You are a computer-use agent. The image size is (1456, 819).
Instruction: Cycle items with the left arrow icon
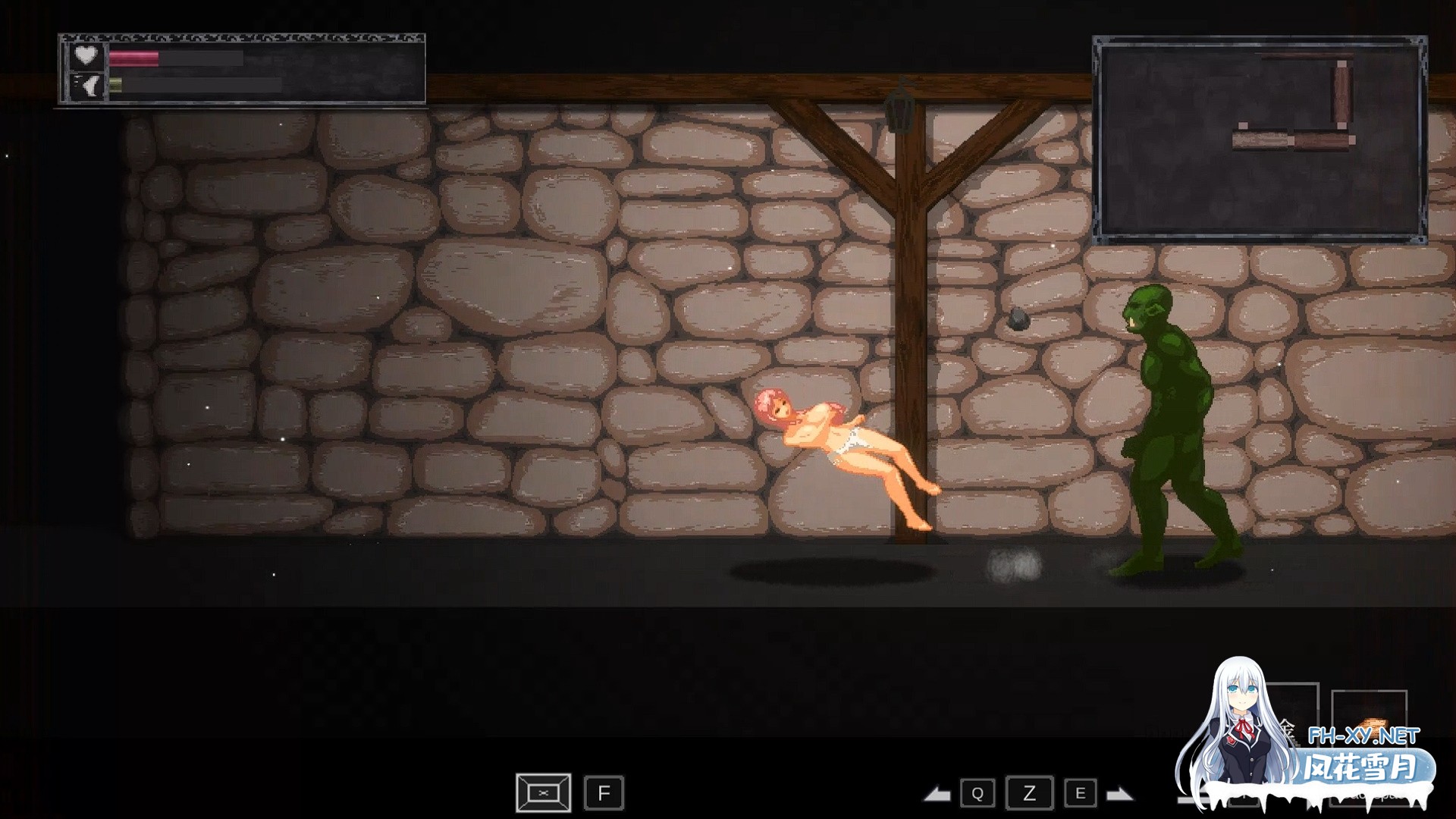937,794
